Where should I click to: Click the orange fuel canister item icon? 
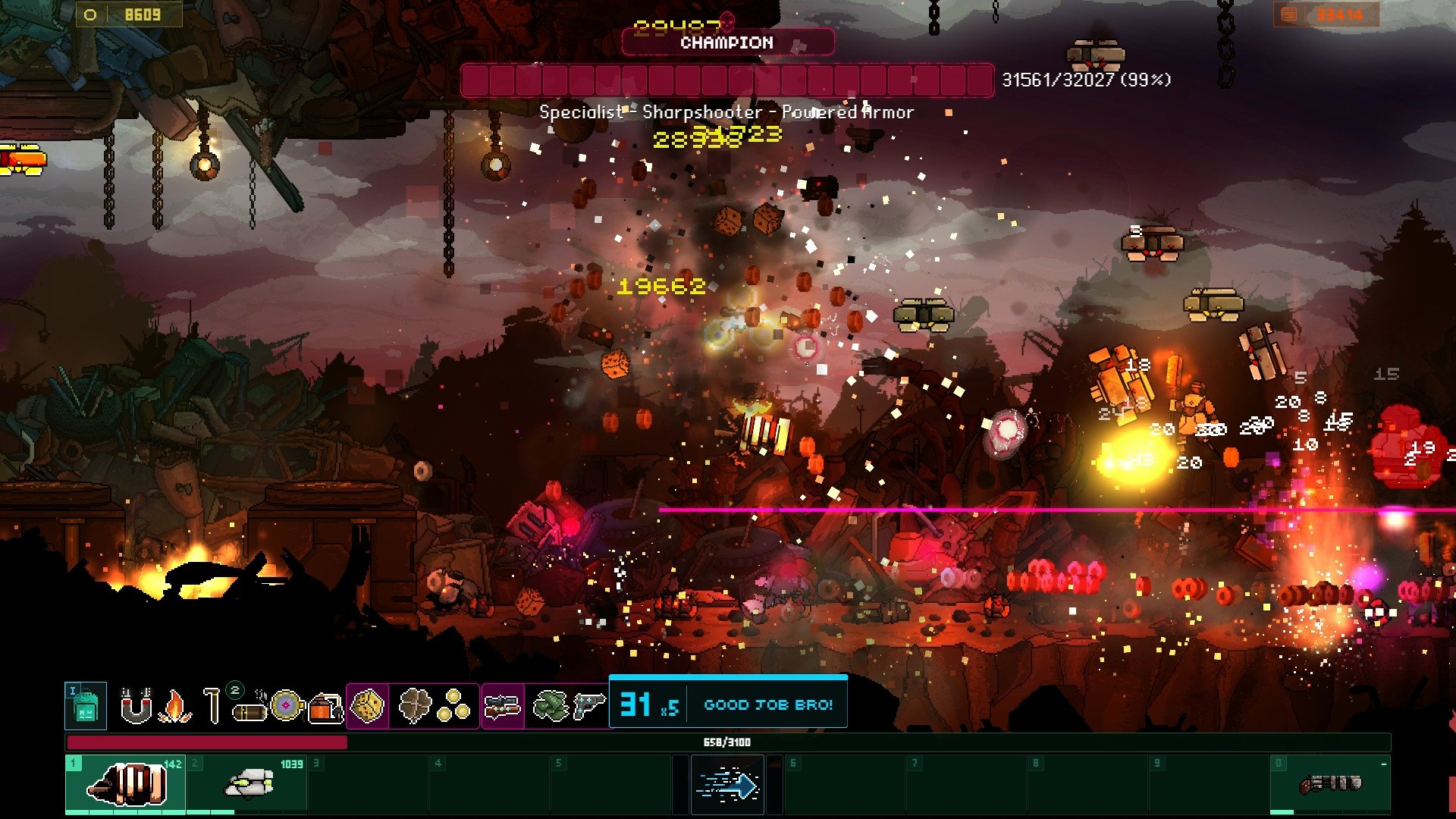click(325, 708)
